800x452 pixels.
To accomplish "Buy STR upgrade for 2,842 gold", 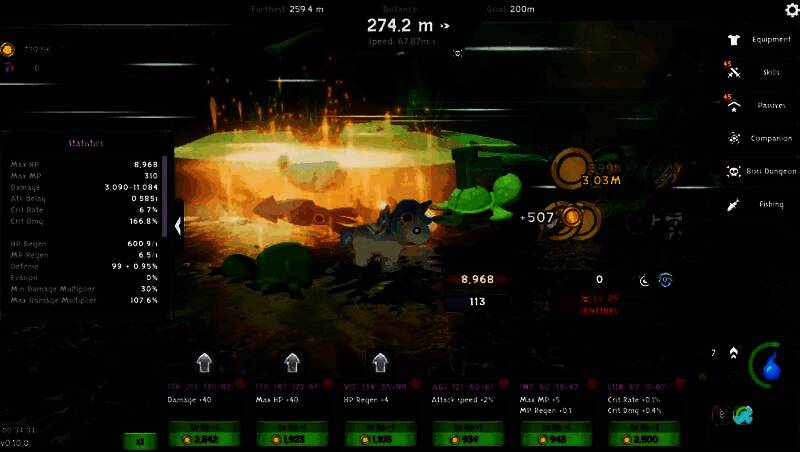I will pyautogui.click(x=205, y=434).
